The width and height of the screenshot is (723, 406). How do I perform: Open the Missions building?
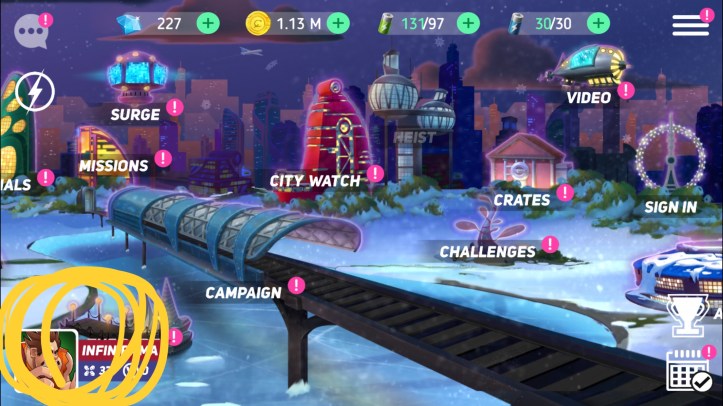click(x=114, y=165)
